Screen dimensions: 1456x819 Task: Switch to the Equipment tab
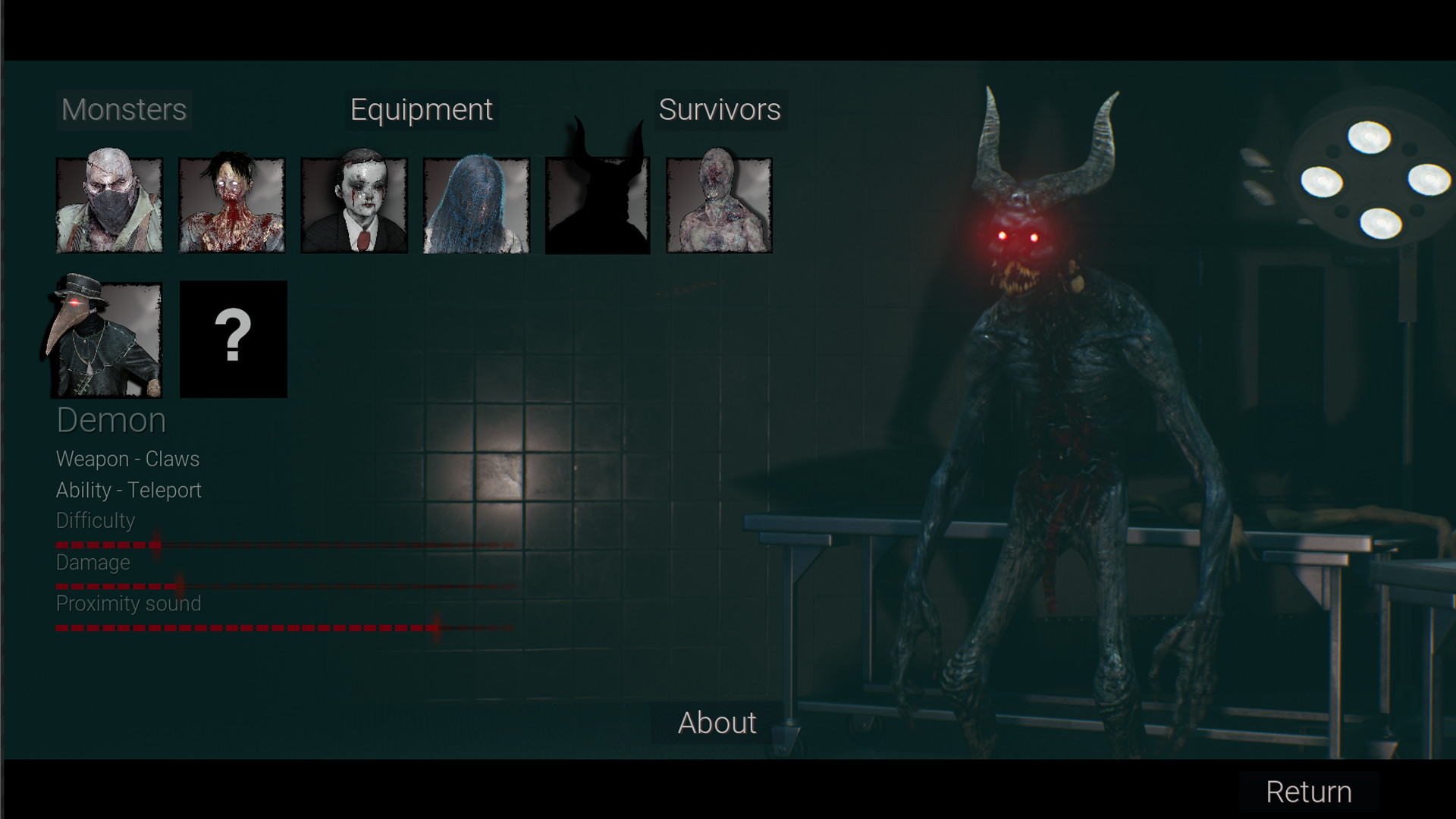point(419,109)
